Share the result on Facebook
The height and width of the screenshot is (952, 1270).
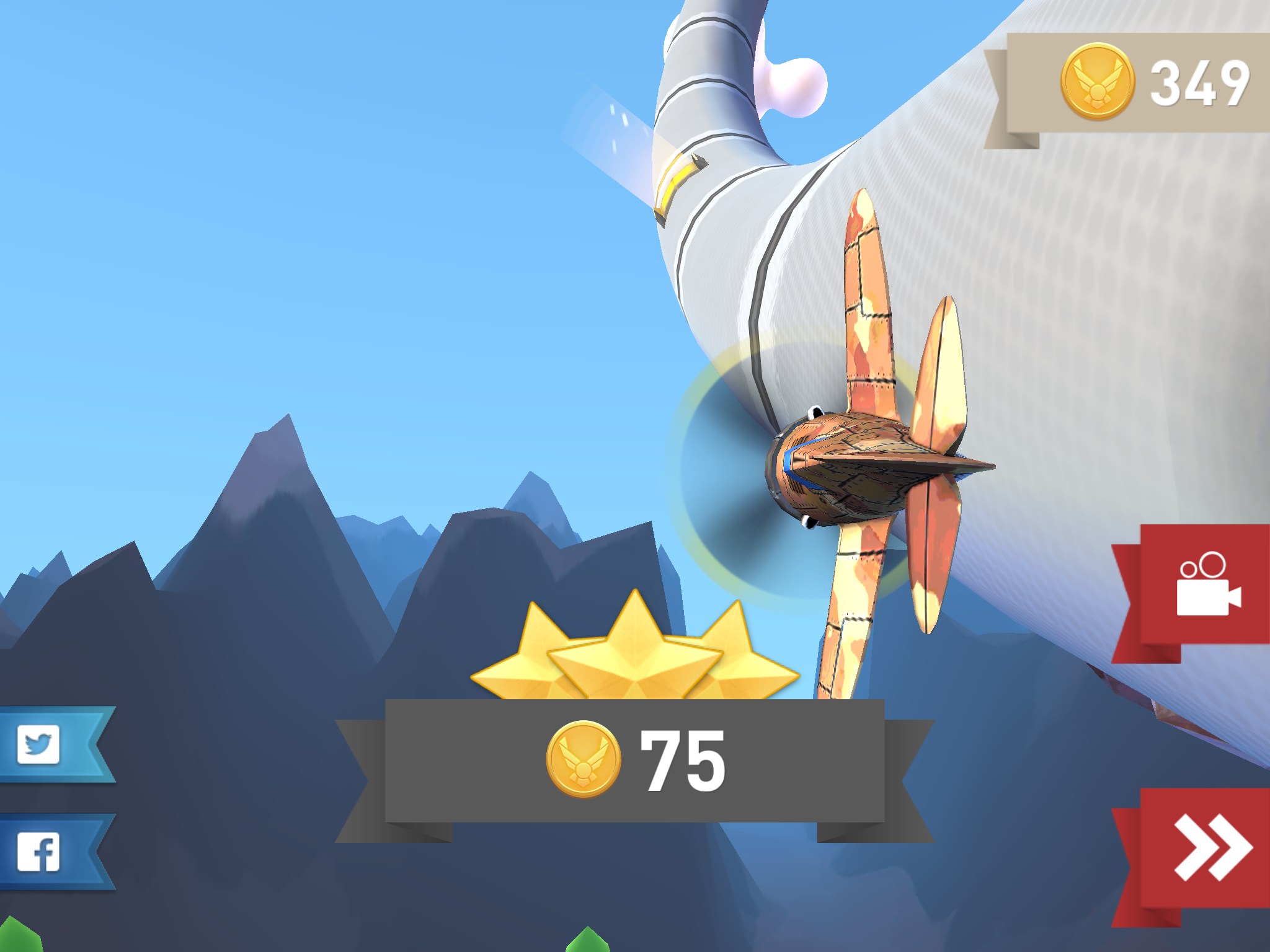tap(40, 852)
